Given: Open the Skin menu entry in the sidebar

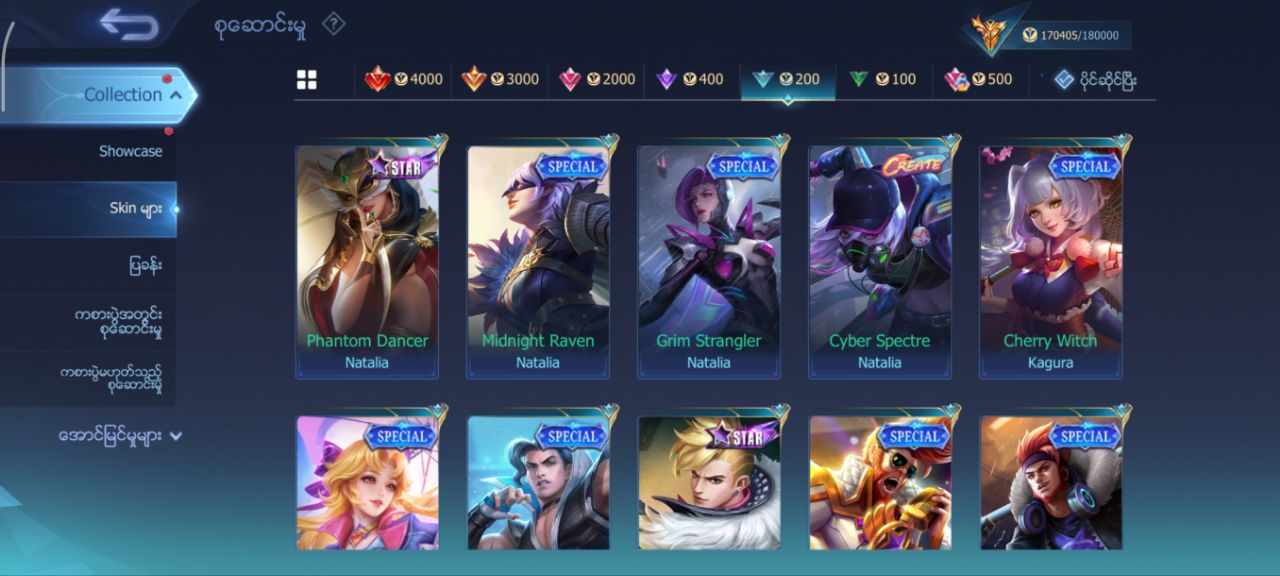Looking at the screenshot, I should [x=136, y=209].
